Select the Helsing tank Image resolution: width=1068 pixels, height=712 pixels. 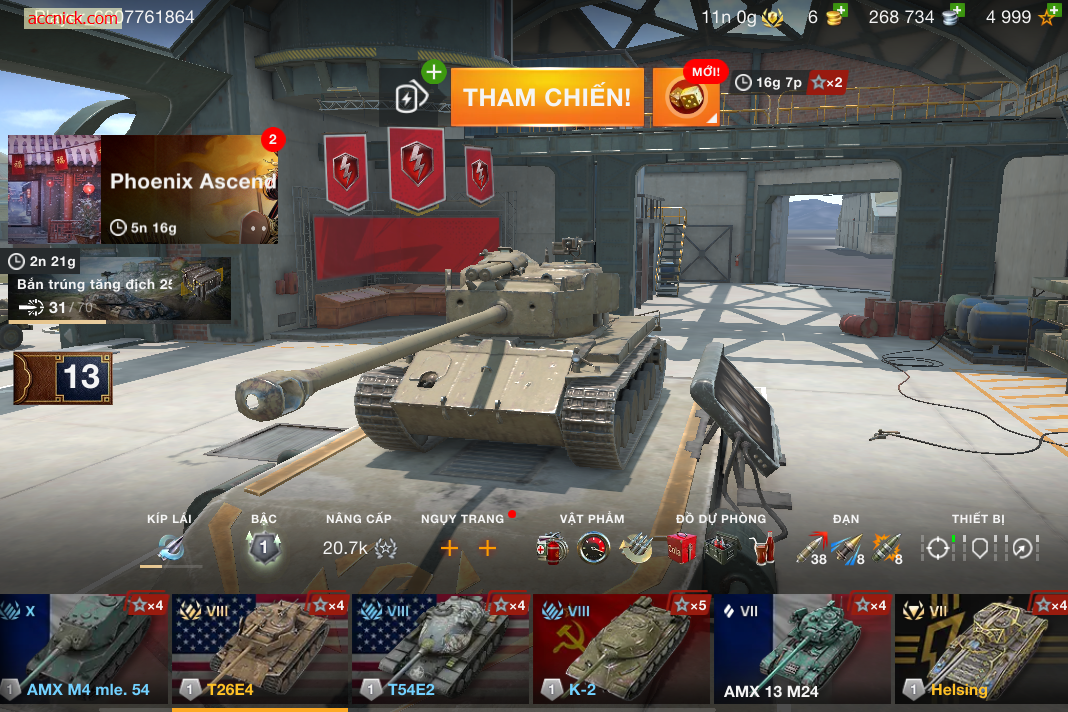pyautogui.click(x=981, y=649)
